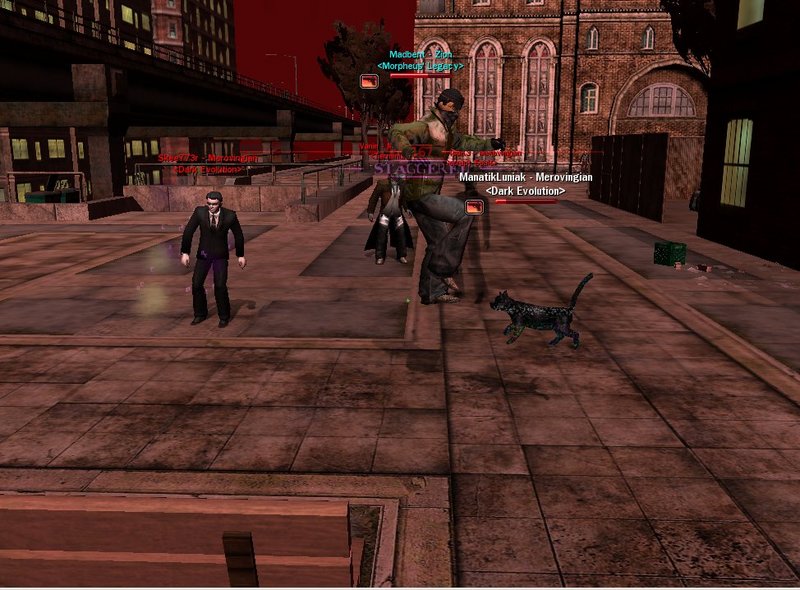This screenshot has height=590, width=800.
Task: Click the red Skye773r nameplate
Action: coord(209,159)
